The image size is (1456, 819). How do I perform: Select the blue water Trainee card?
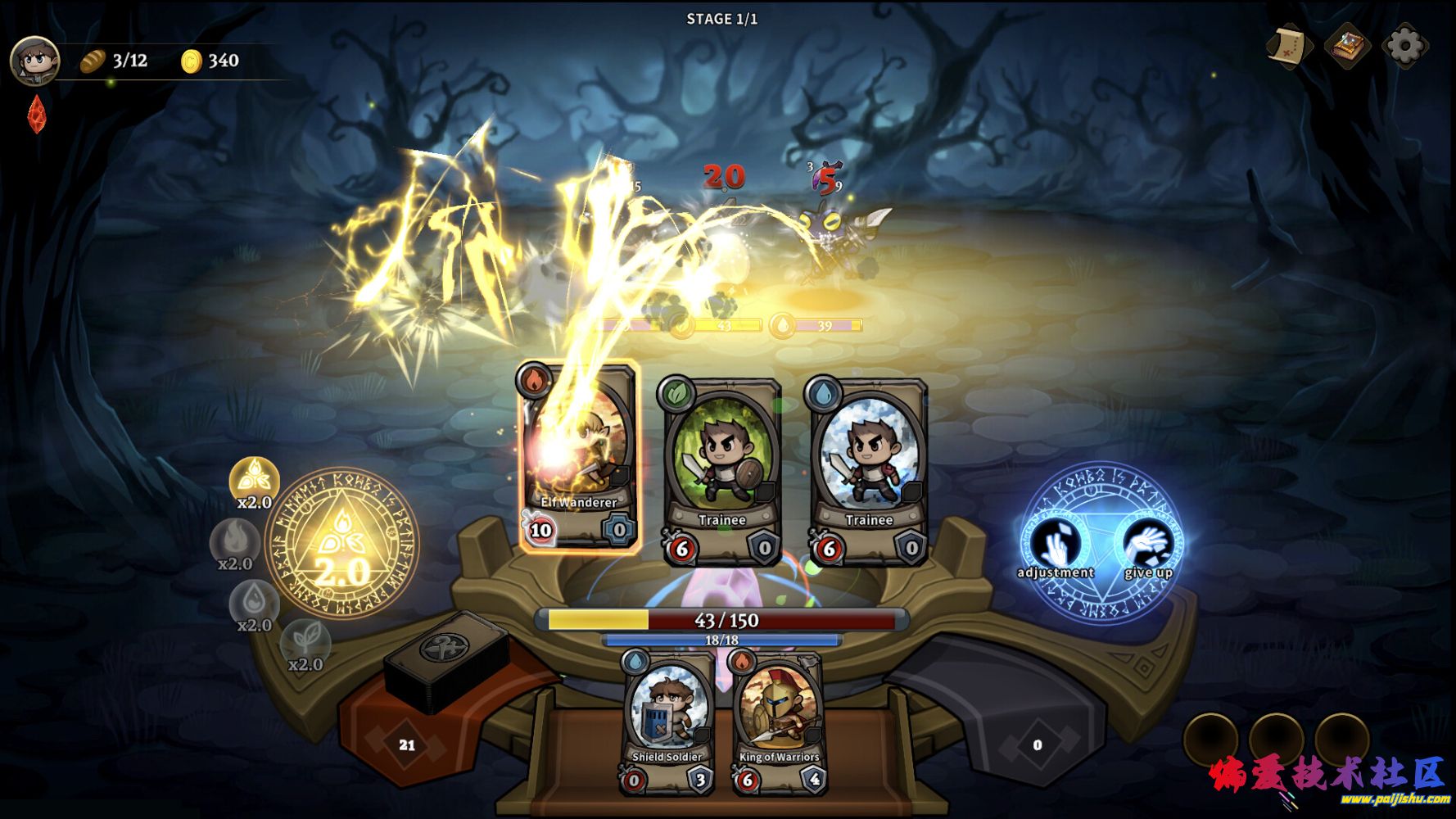(868, 473)
